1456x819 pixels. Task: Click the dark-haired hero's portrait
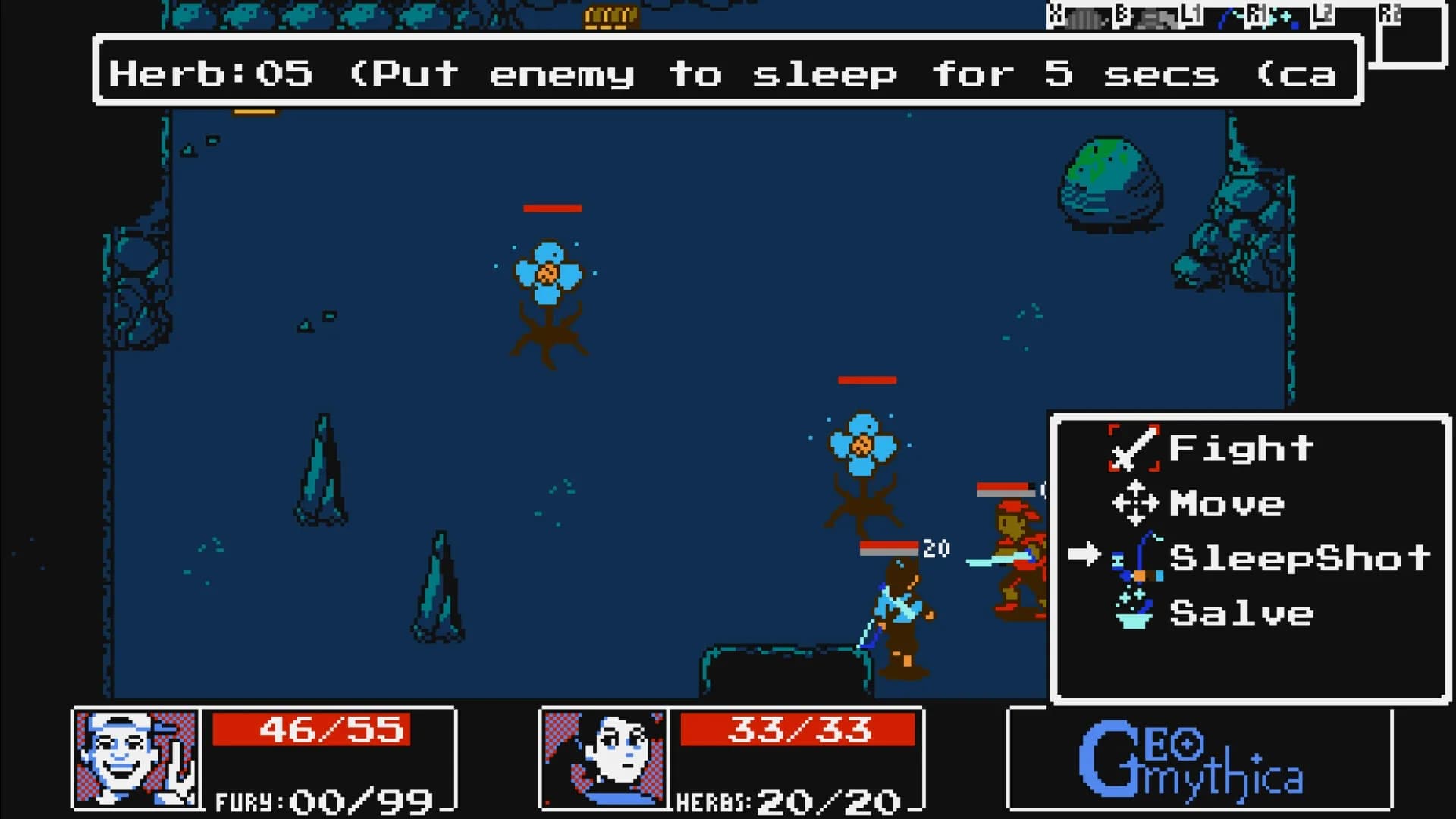[x=605, y=758]
